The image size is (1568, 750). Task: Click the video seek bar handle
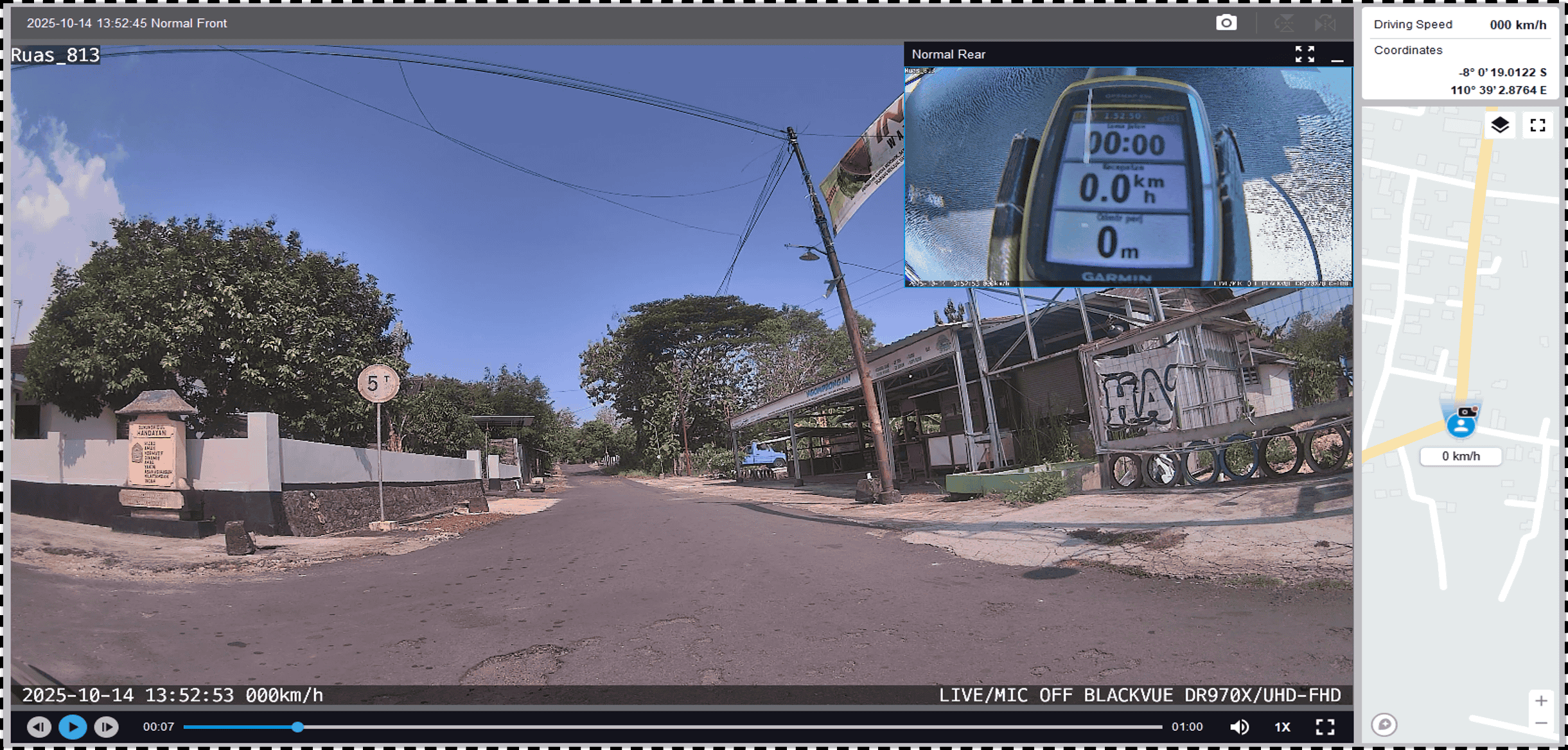click(x=297, y=727)
